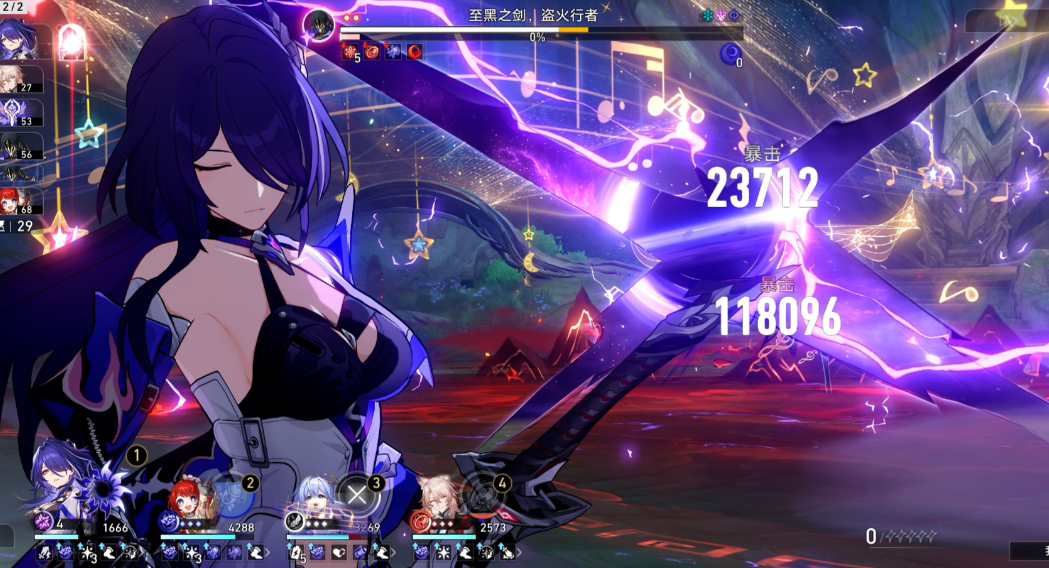
Task: Pick the turn order entry showing 56
Action: tap(21, 147)
